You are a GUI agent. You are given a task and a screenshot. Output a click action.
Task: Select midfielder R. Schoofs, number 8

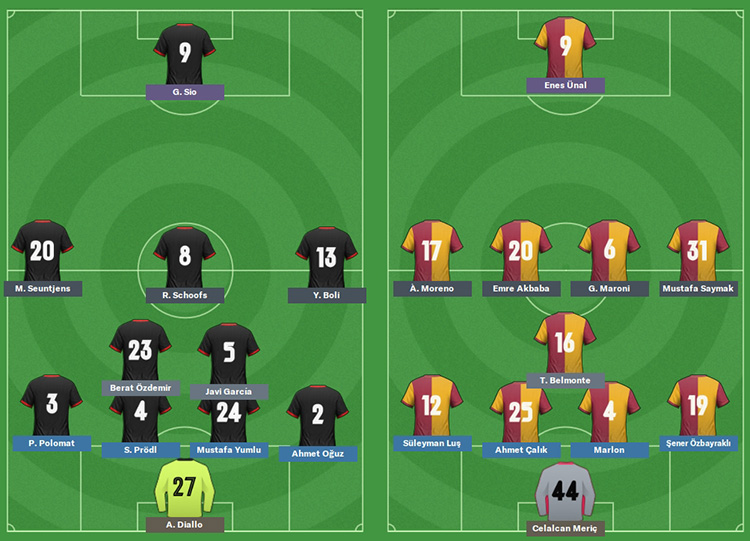point(185,256)
